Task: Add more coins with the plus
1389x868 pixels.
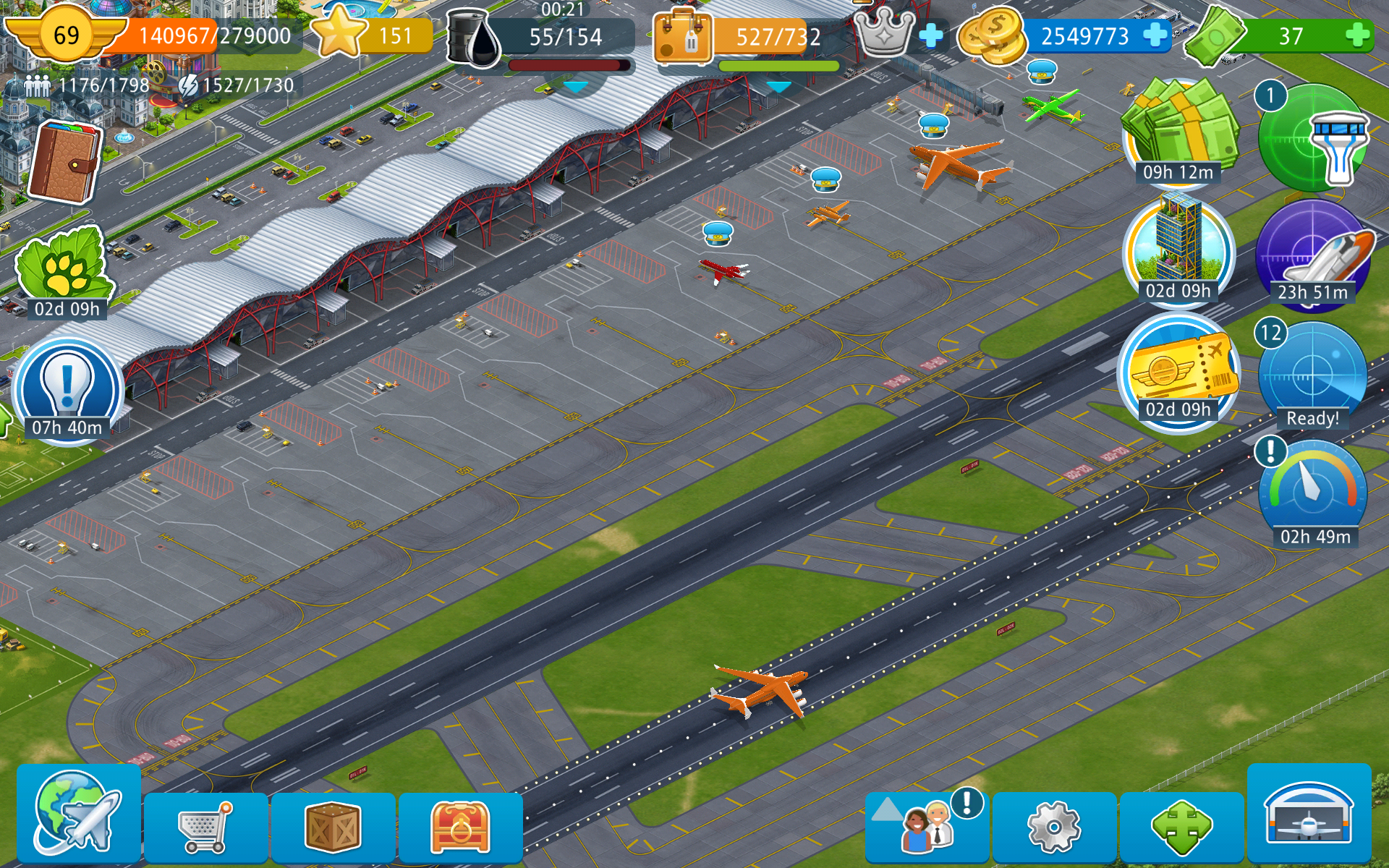Action: coord(1155,35)
